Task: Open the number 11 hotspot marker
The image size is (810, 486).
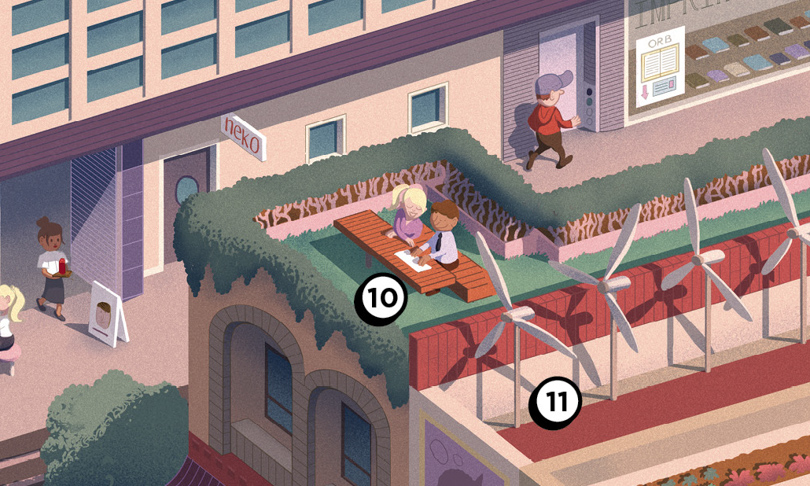Action: (x=556, y=402)
